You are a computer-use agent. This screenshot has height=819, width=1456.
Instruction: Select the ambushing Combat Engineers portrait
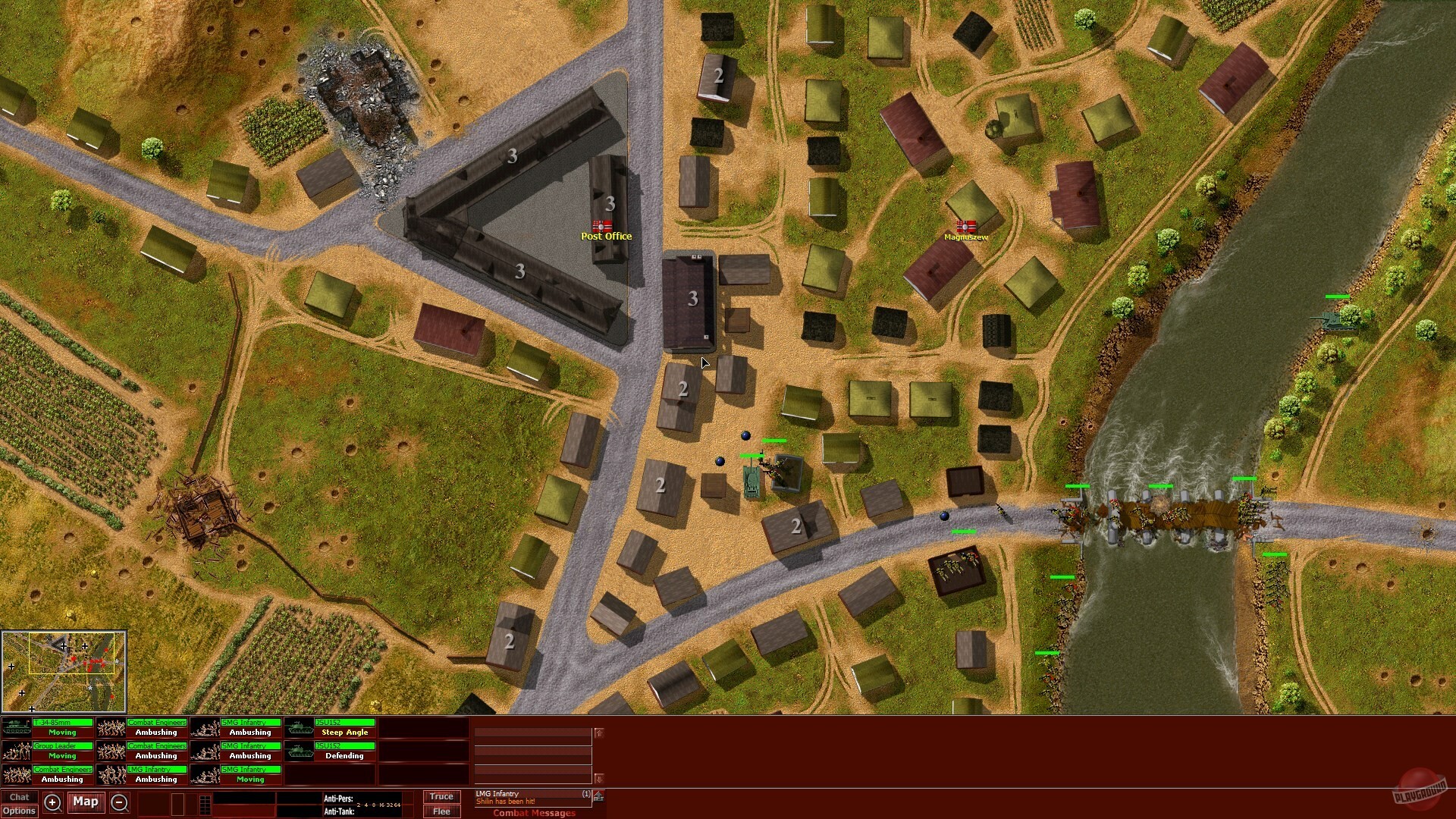pyautogui.click(x=114, y=727)
